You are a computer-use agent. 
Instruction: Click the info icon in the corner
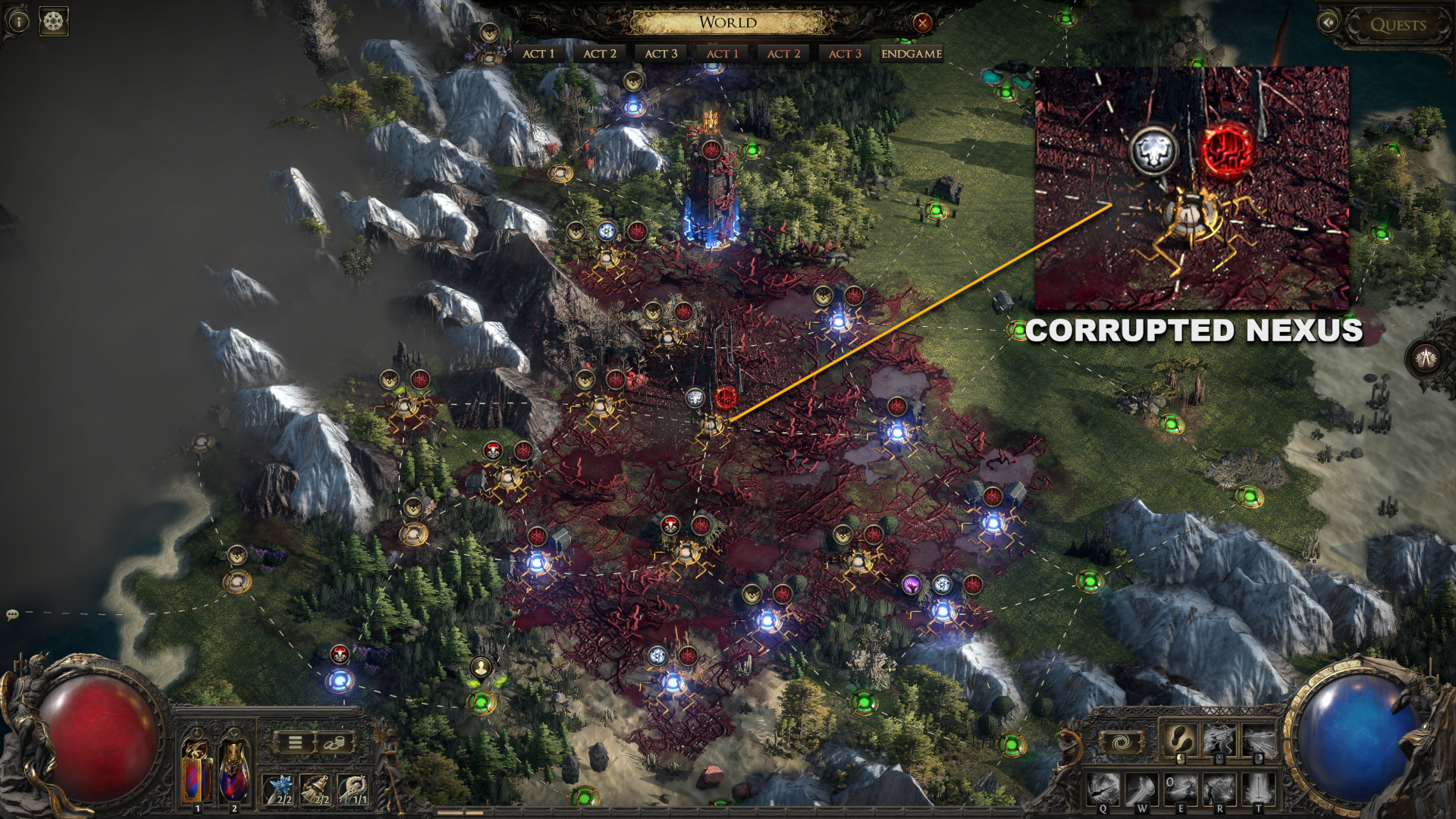18,21
